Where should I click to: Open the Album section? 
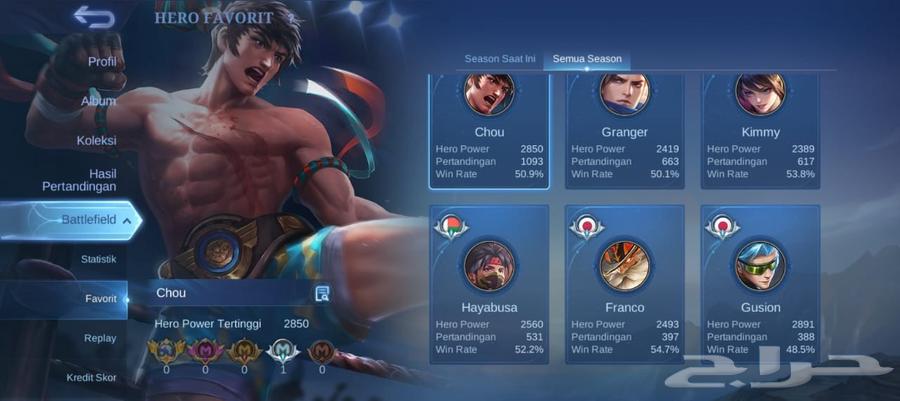point(98,101)
